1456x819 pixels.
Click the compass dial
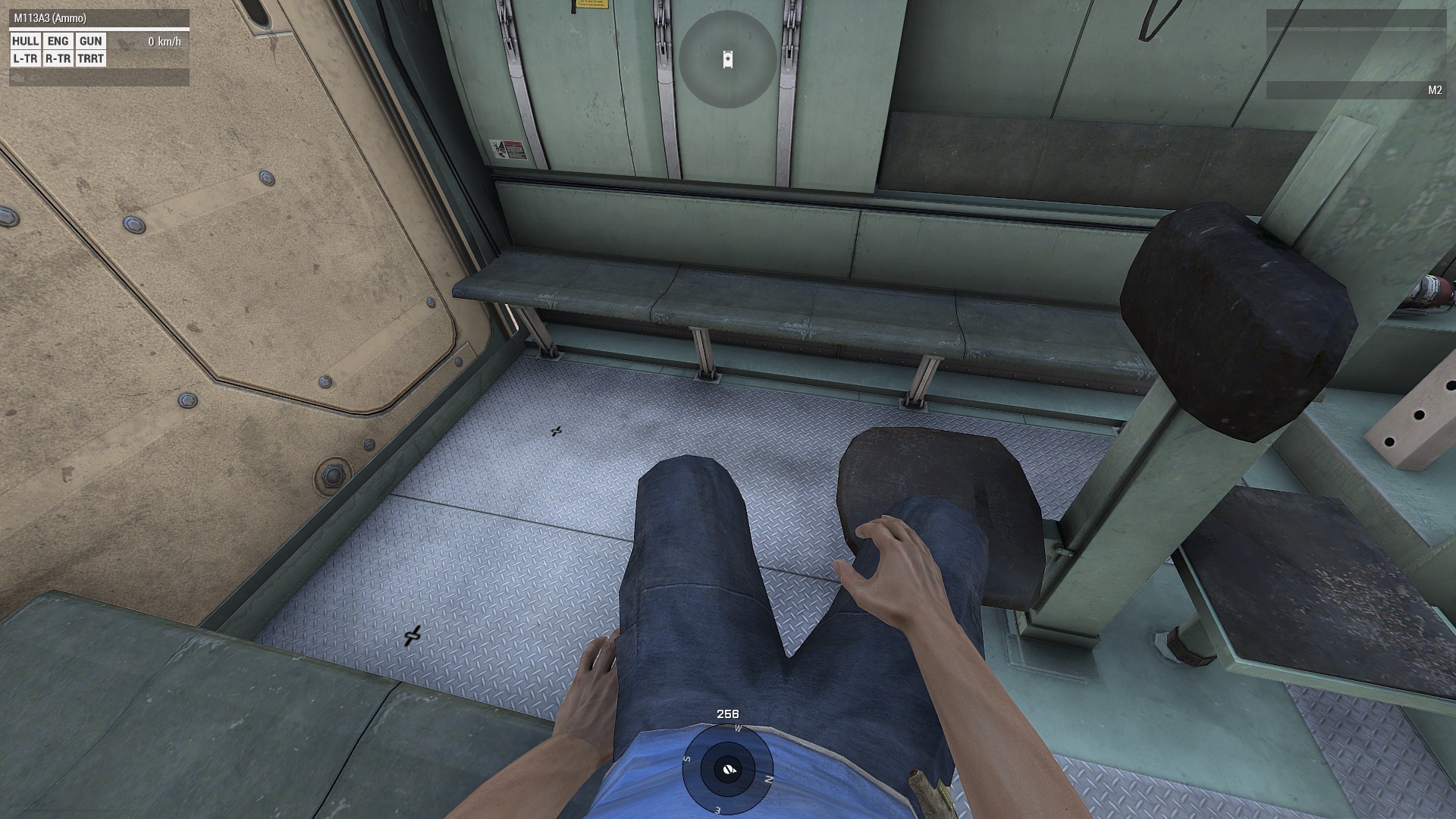pyautogui.click(x=727, y=769)
